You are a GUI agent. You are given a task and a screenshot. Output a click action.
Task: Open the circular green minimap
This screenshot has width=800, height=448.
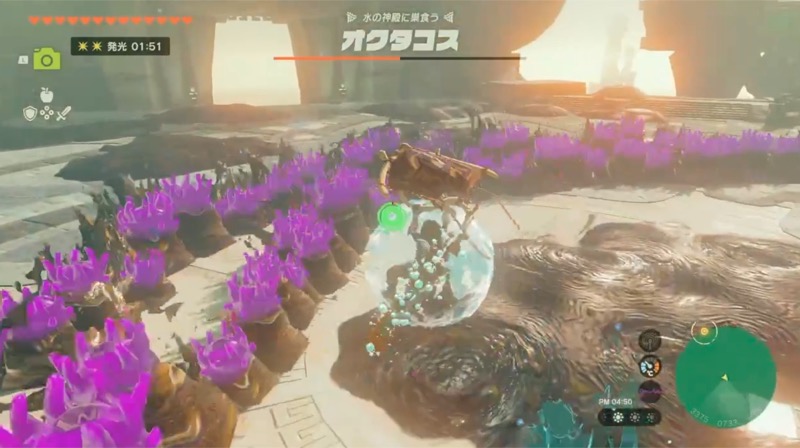(x=724, y=376)
